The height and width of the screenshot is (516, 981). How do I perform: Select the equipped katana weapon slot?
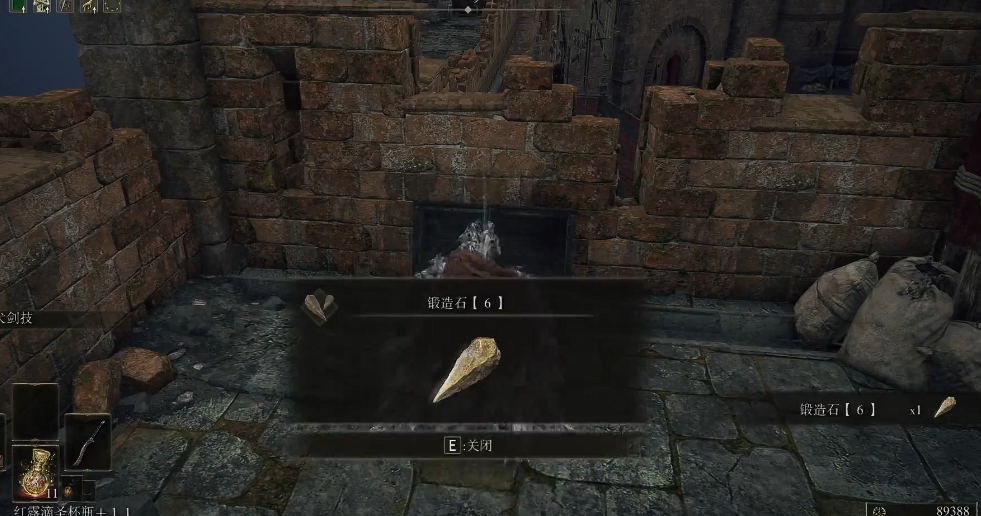[87, 440]
